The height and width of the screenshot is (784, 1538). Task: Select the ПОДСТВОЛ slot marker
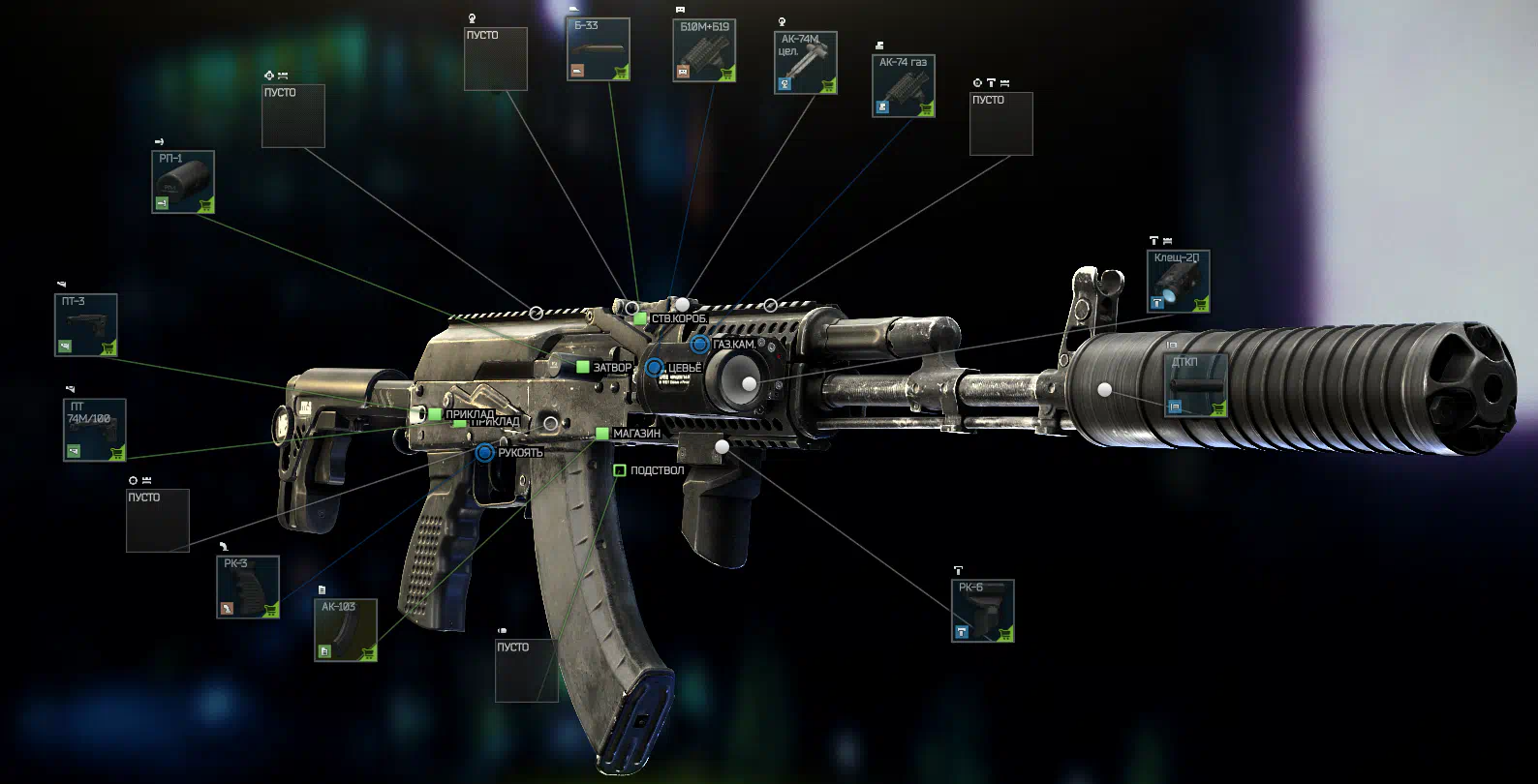[x=620, y=470]
